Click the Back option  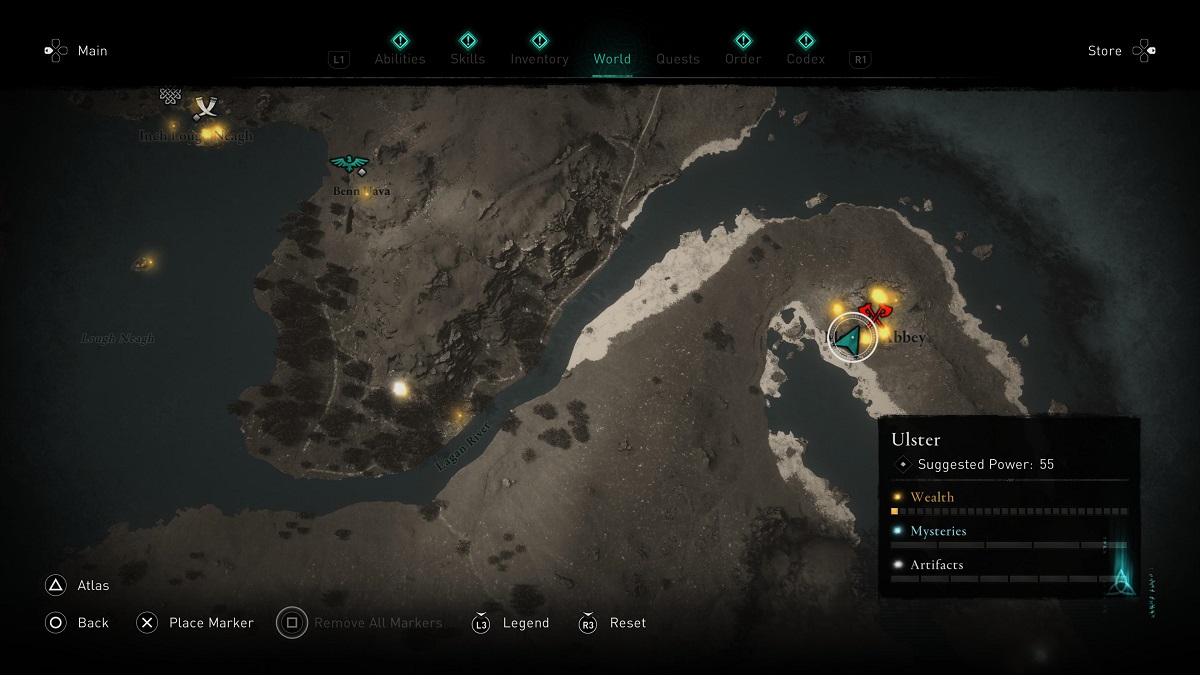click(93, 623)
